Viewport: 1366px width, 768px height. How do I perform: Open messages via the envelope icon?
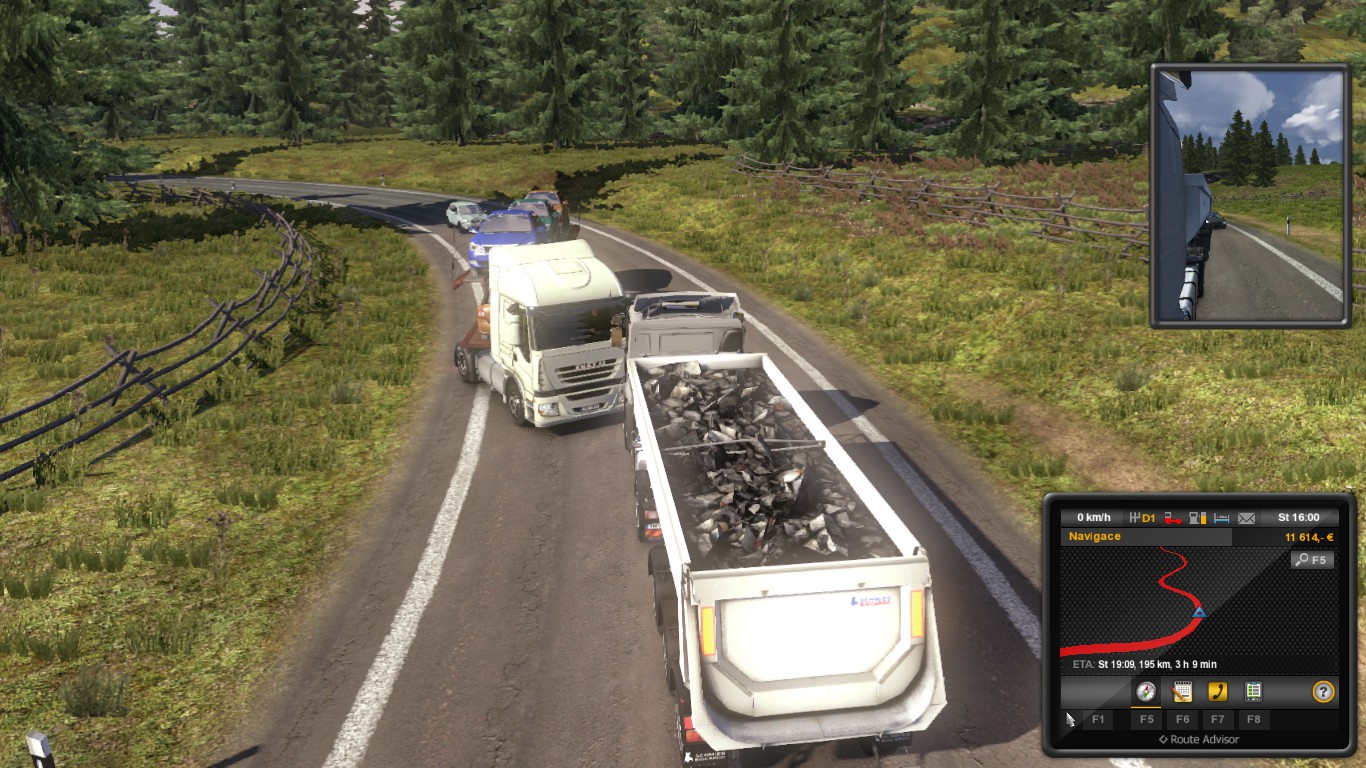click(x=1246, y=518)
